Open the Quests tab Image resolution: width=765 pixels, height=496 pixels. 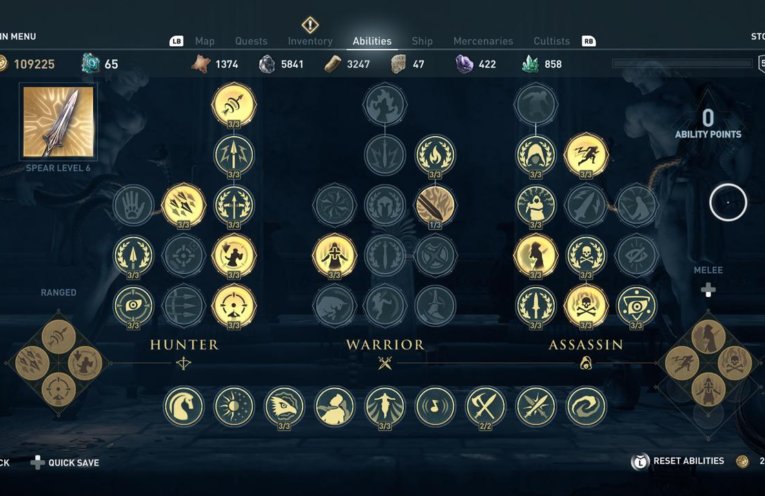point(251,41)
